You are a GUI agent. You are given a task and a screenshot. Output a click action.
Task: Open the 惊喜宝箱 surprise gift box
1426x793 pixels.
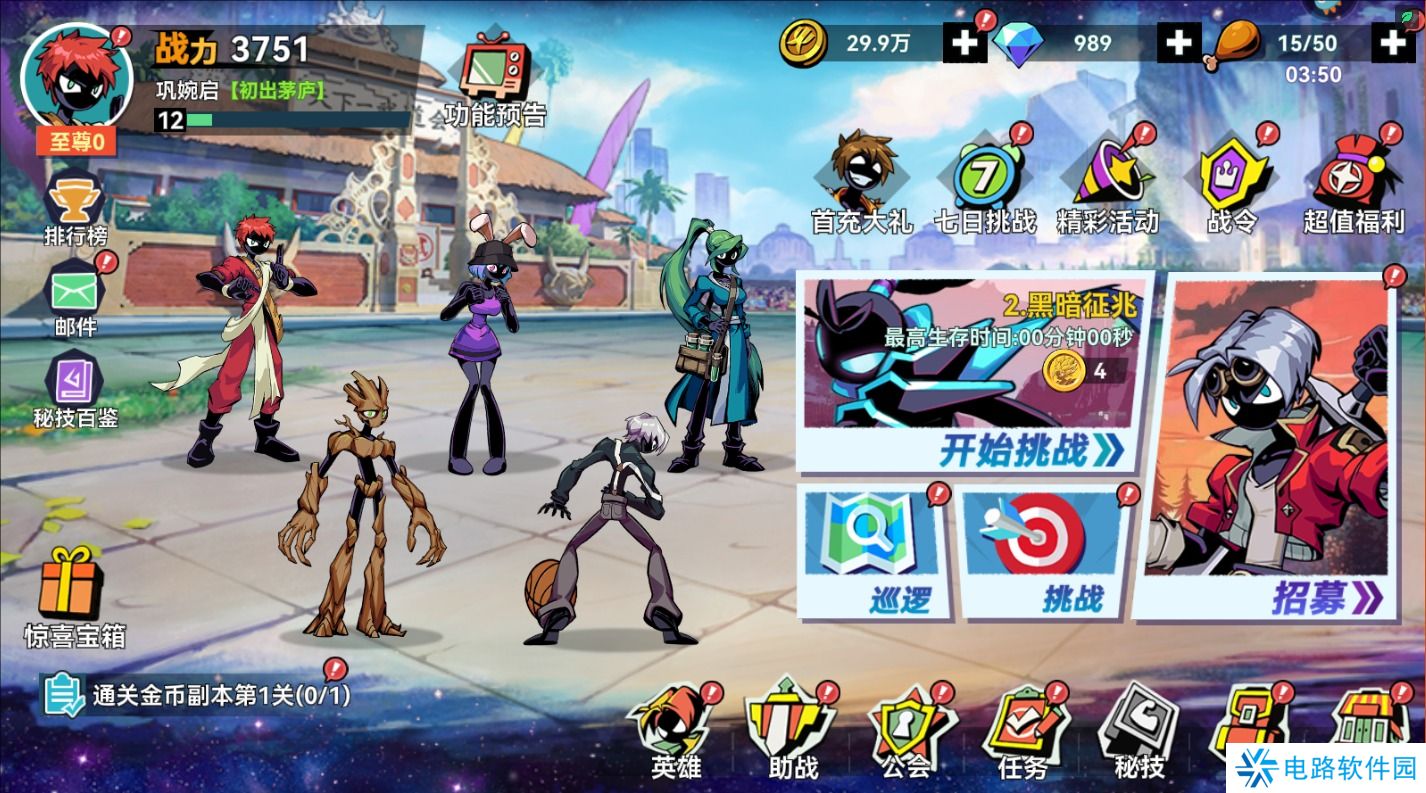[x=74, y=595]
